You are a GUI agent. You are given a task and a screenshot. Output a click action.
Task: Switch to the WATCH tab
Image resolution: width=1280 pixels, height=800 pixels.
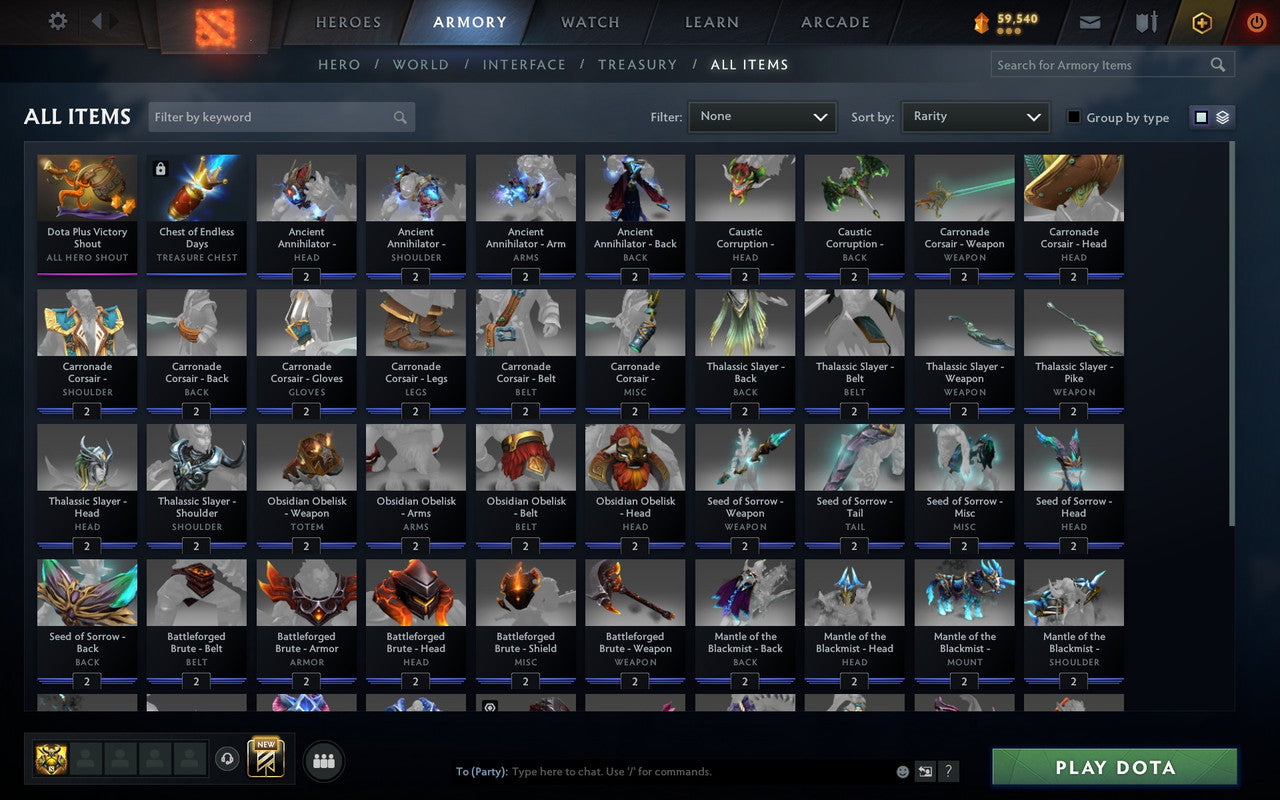tap(589, 21)
